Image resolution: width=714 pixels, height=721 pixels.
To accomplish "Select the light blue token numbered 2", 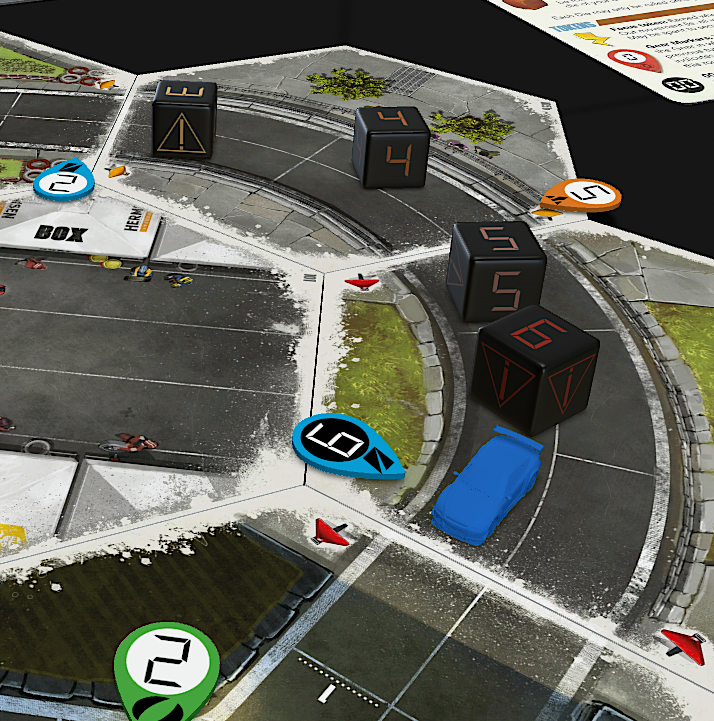I will pyautogui.click(x=64, y=180).
